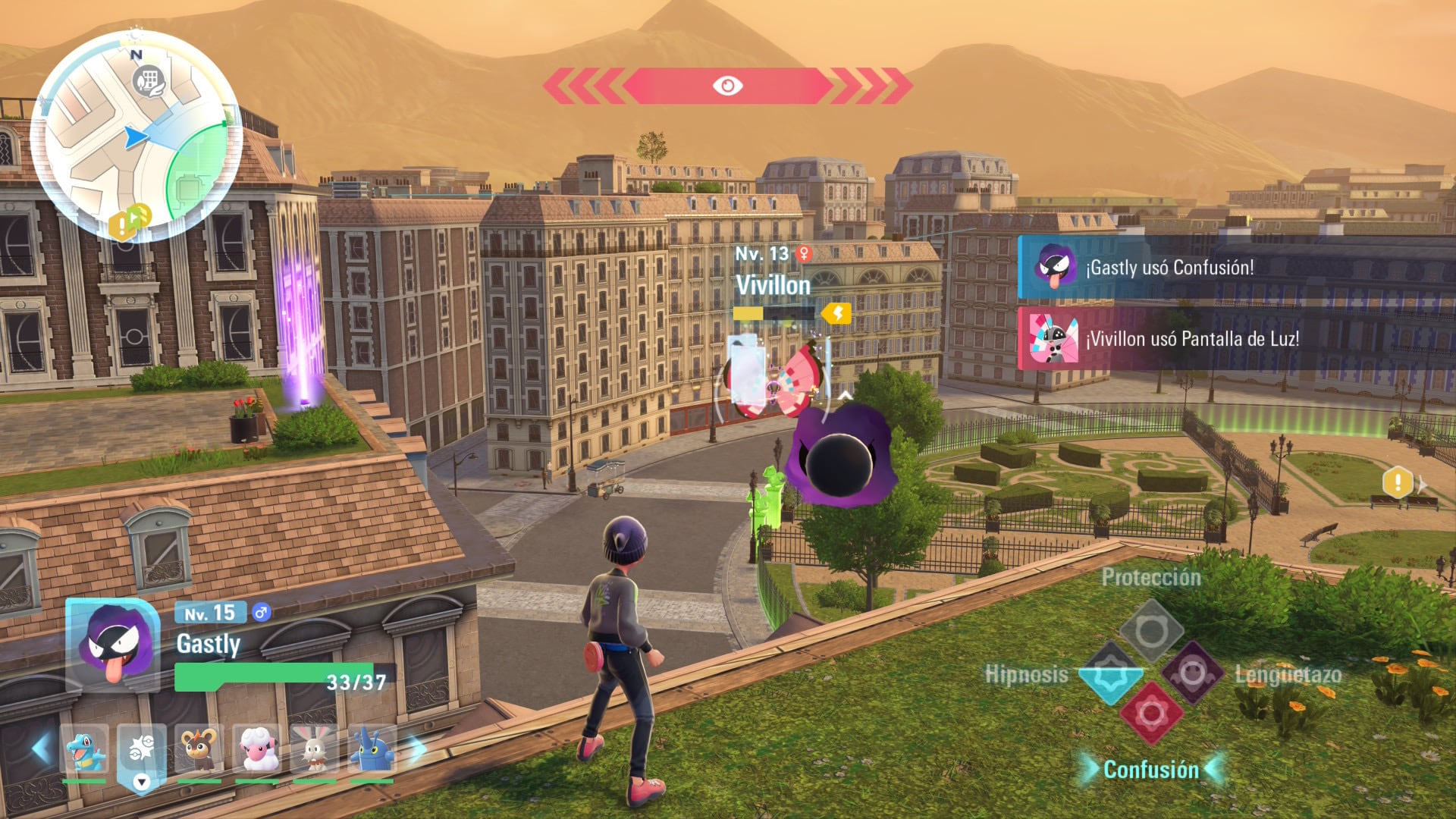Select Gastly's portrait panel
This screenshot has width=1456, height=819.
pyautogui.click(x=114, y=645)
